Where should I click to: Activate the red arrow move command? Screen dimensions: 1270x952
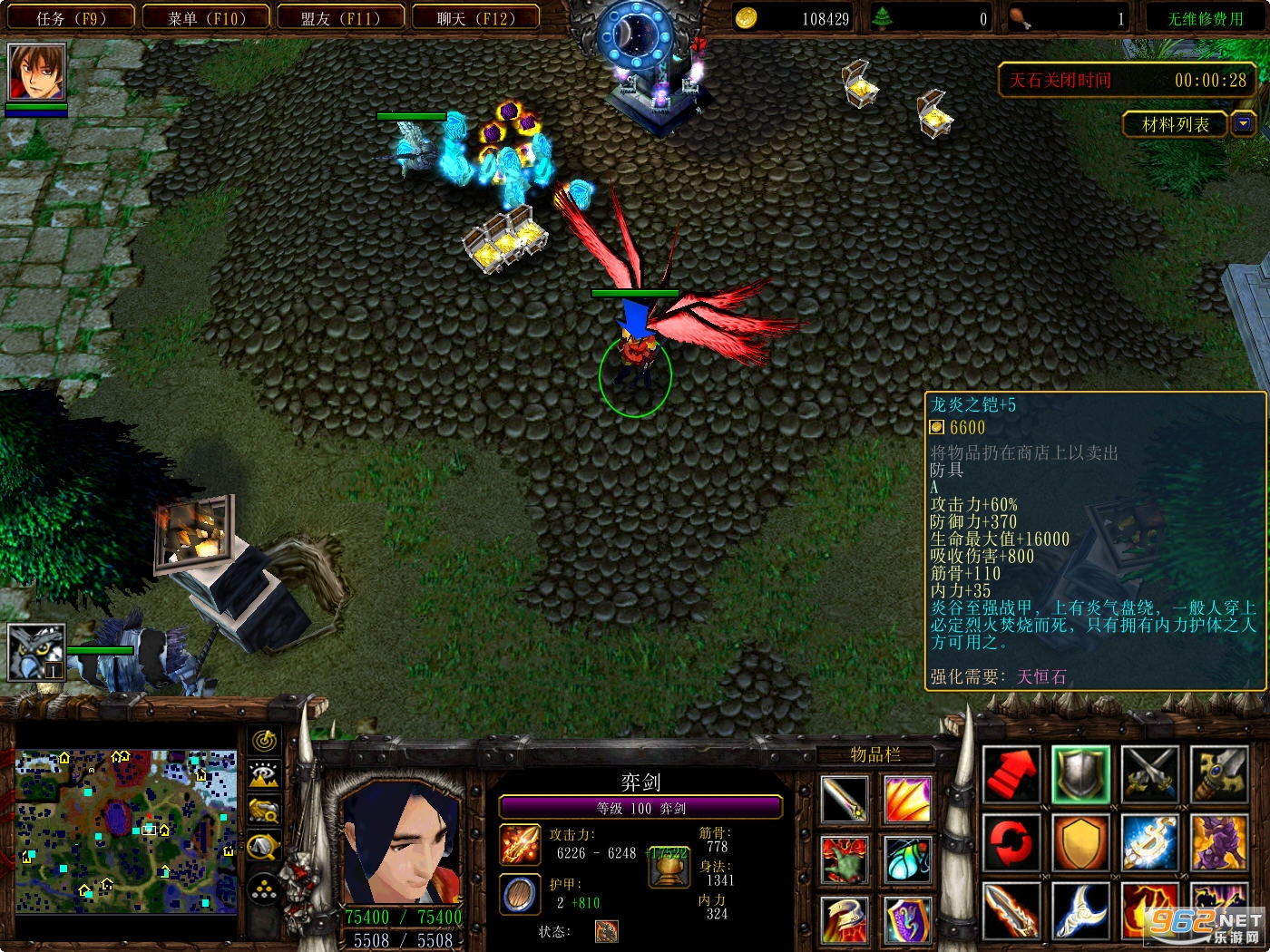[x=1011, y=774]
